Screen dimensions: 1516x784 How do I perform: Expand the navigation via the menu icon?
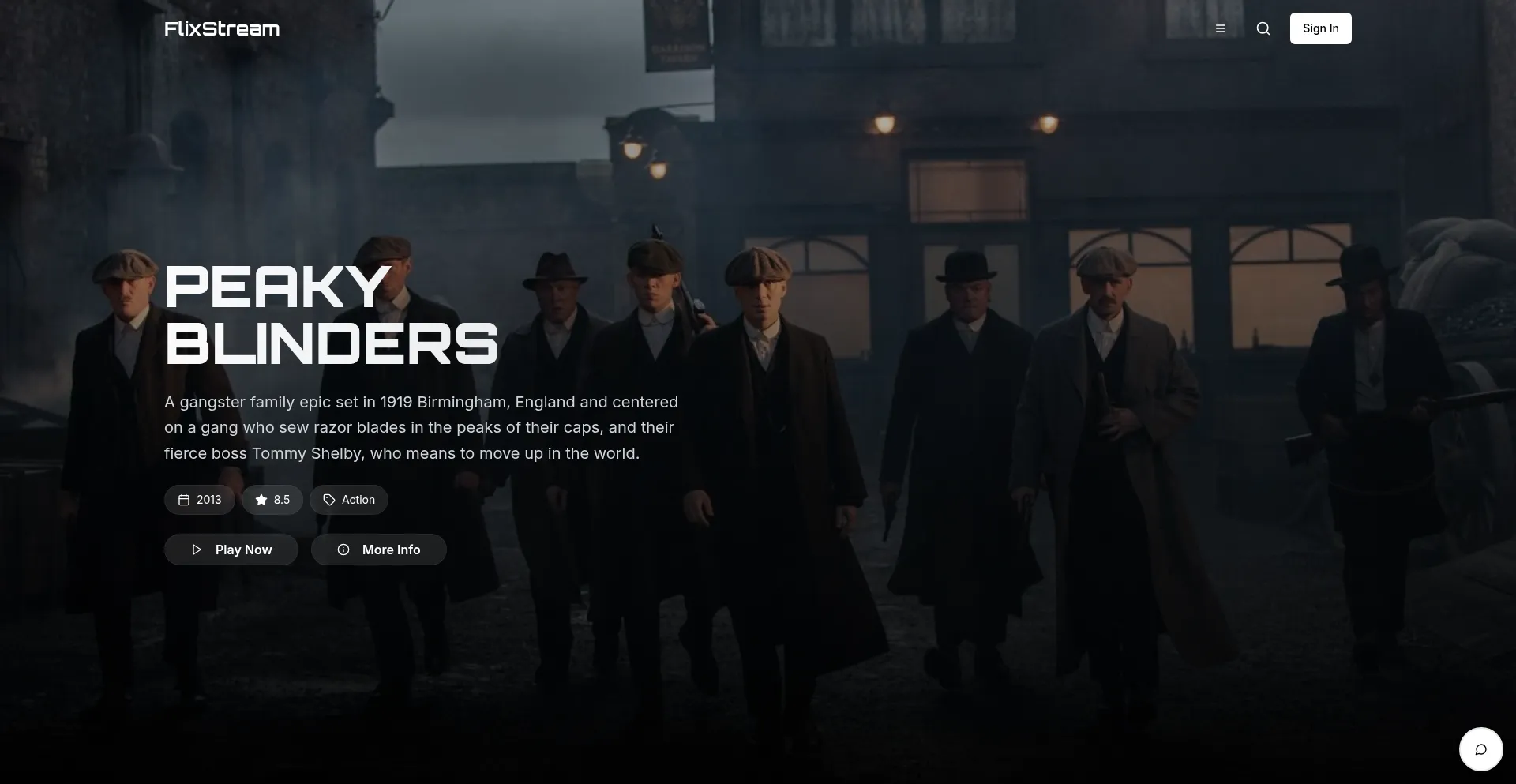click(x=1221, y=28)
